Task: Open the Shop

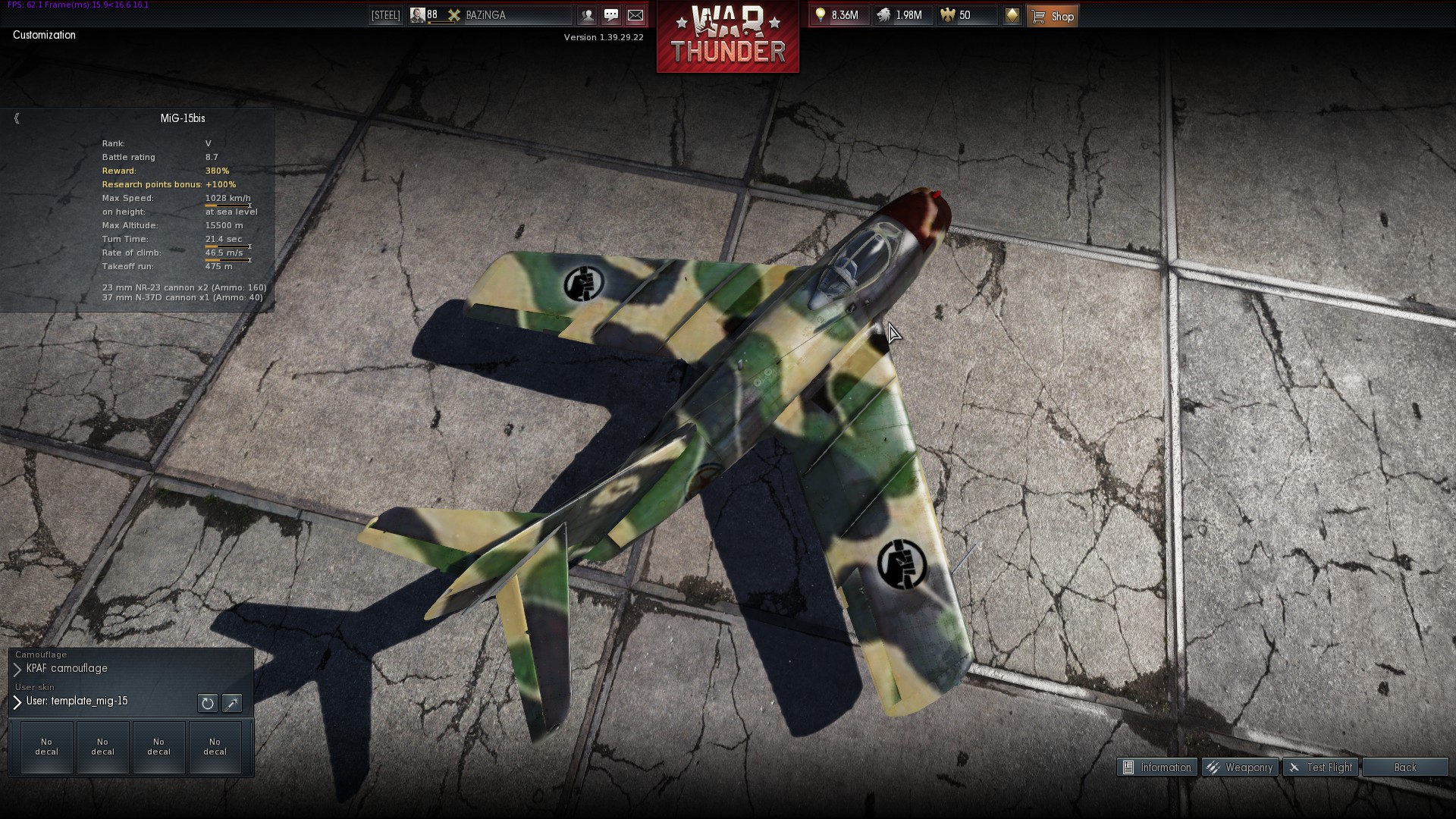Action: (x=1053, y=16)
